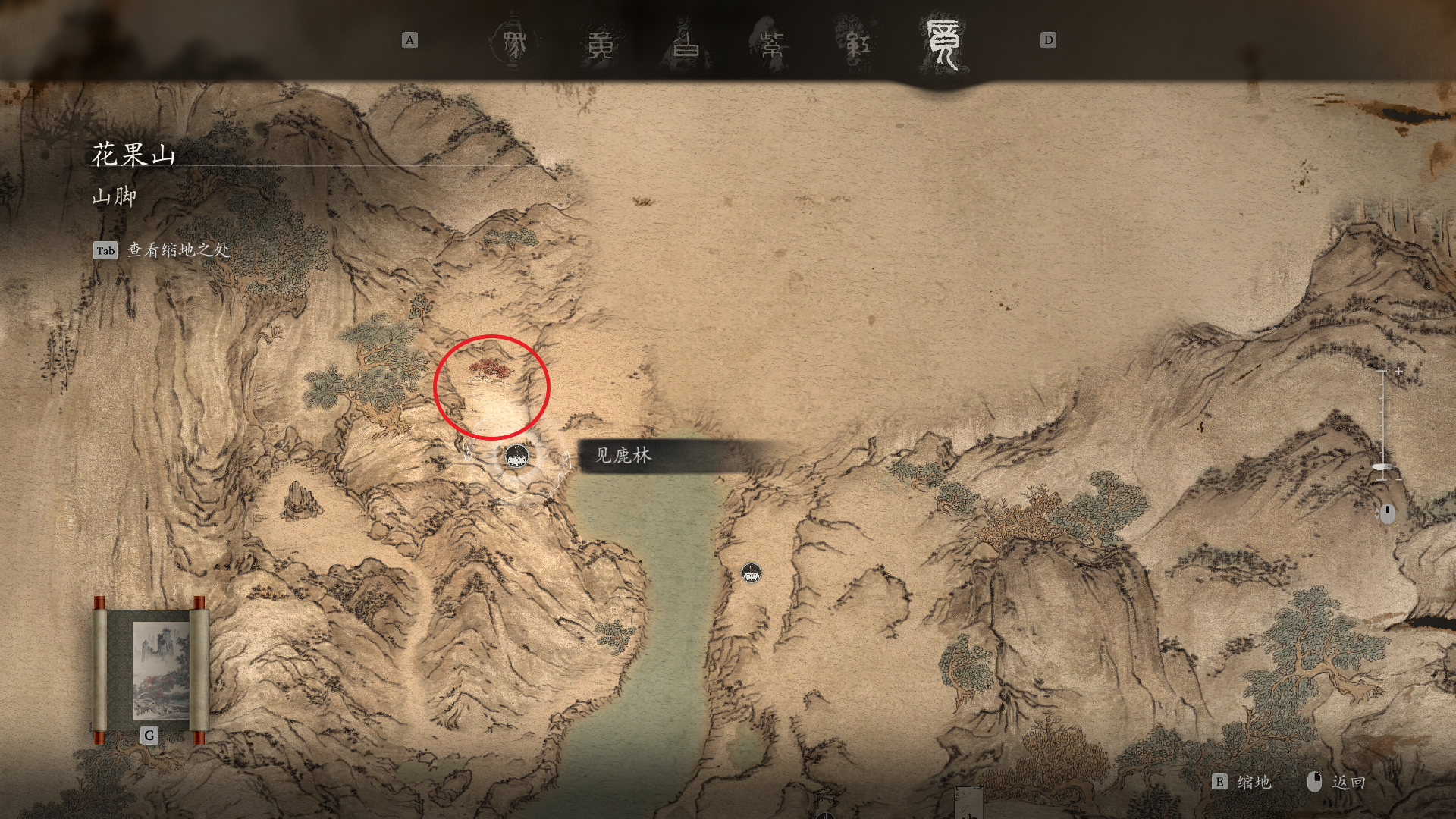The height and width of the screenshot is (819, 1456).
Task: Open the scroll painting thumbnail
Action: (150, 670)
